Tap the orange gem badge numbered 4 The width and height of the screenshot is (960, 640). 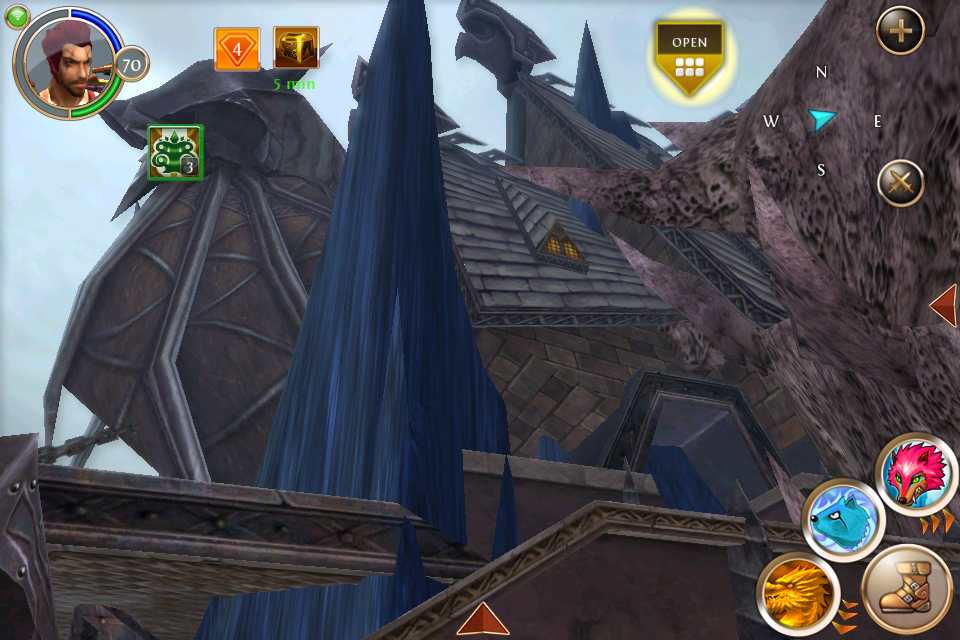pos(237,49)
